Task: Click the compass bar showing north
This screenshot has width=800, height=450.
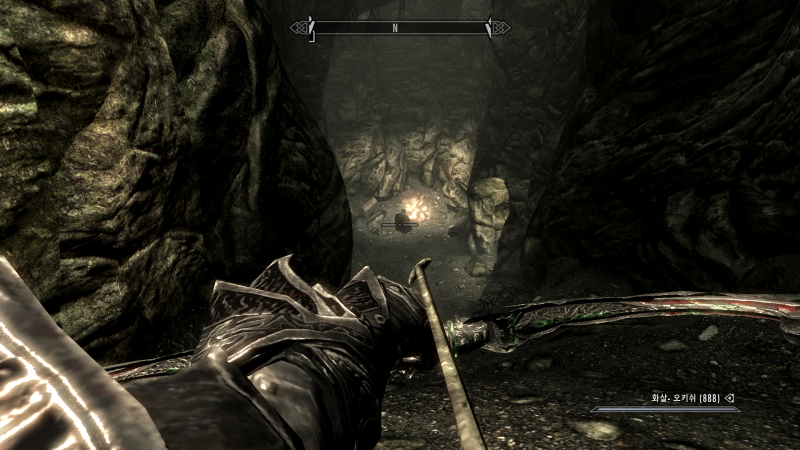Action: 400,28
